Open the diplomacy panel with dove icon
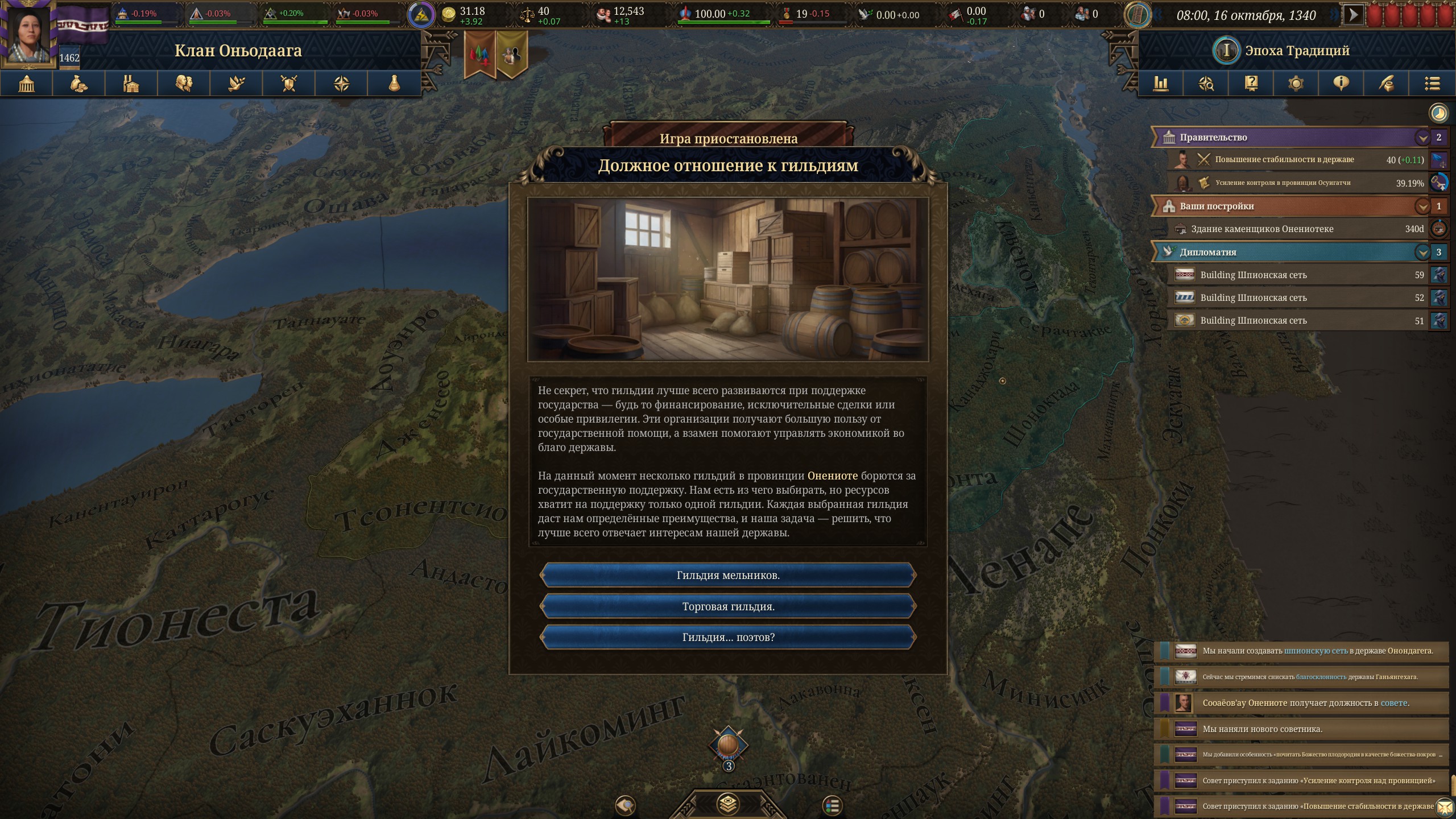The width and height of the screenshot is (1456, 819). point(237,84)
